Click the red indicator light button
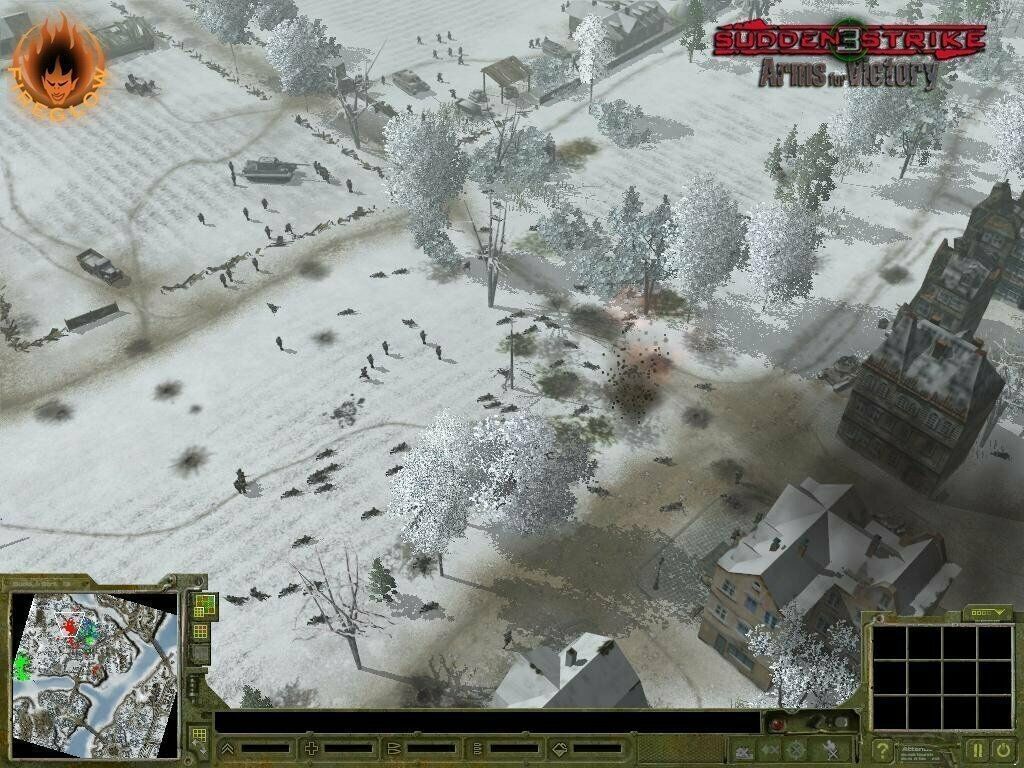1024x768 pixels. [x=775, y=724]
